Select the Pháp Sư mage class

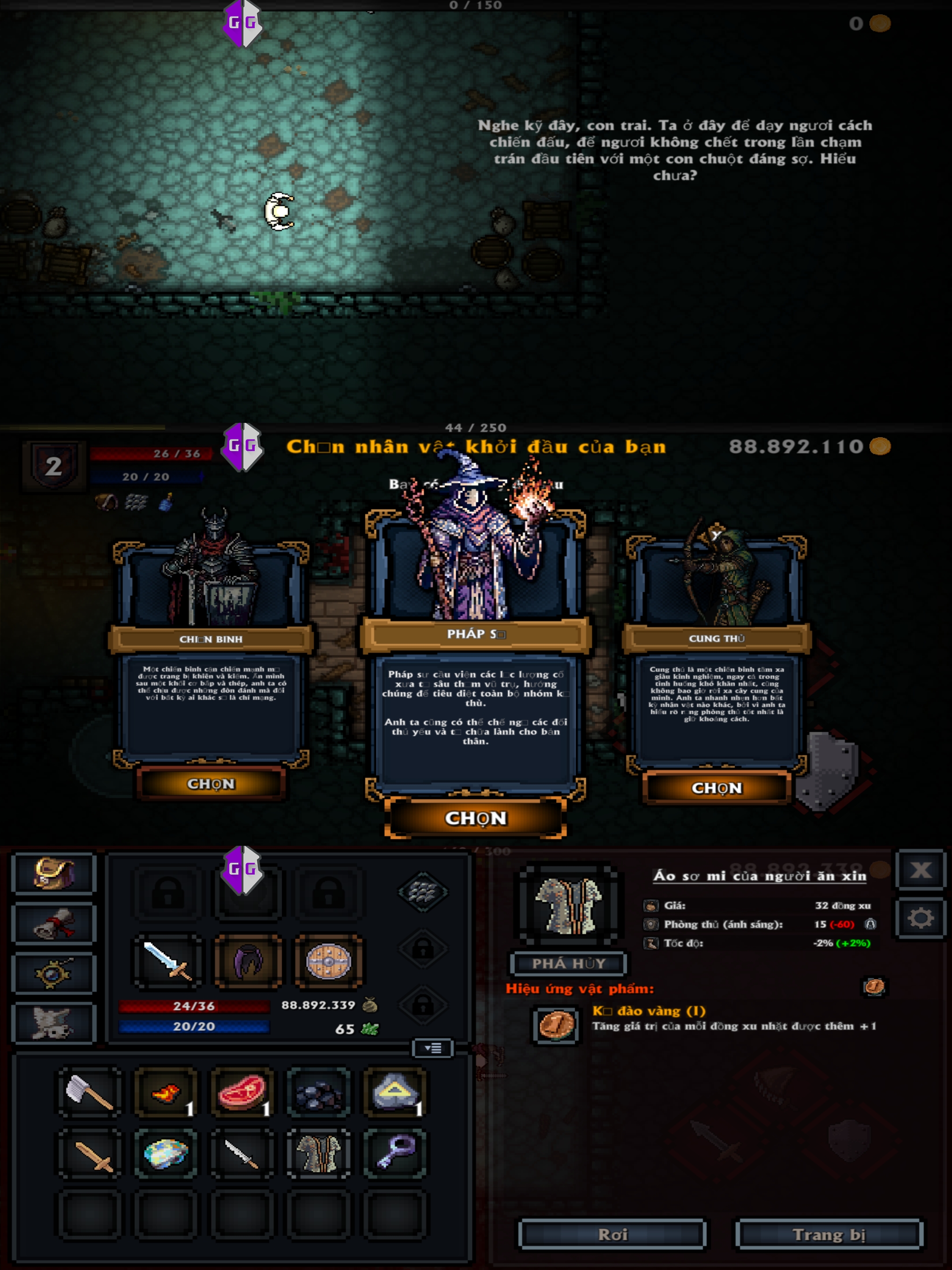coord(476,818)
